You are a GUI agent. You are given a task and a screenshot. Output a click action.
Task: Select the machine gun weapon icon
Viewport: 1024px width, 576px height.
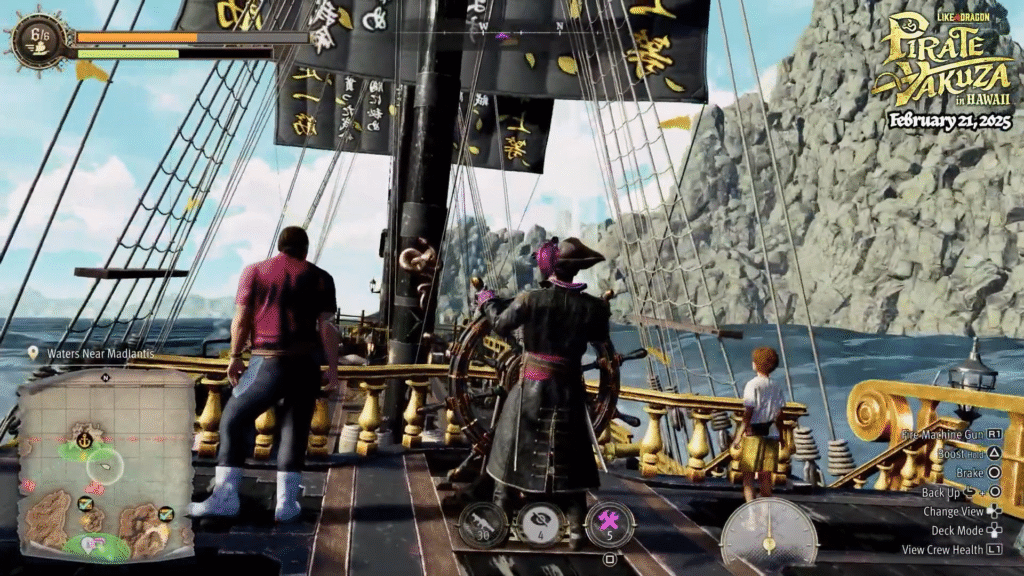click(x=484, y=525)
